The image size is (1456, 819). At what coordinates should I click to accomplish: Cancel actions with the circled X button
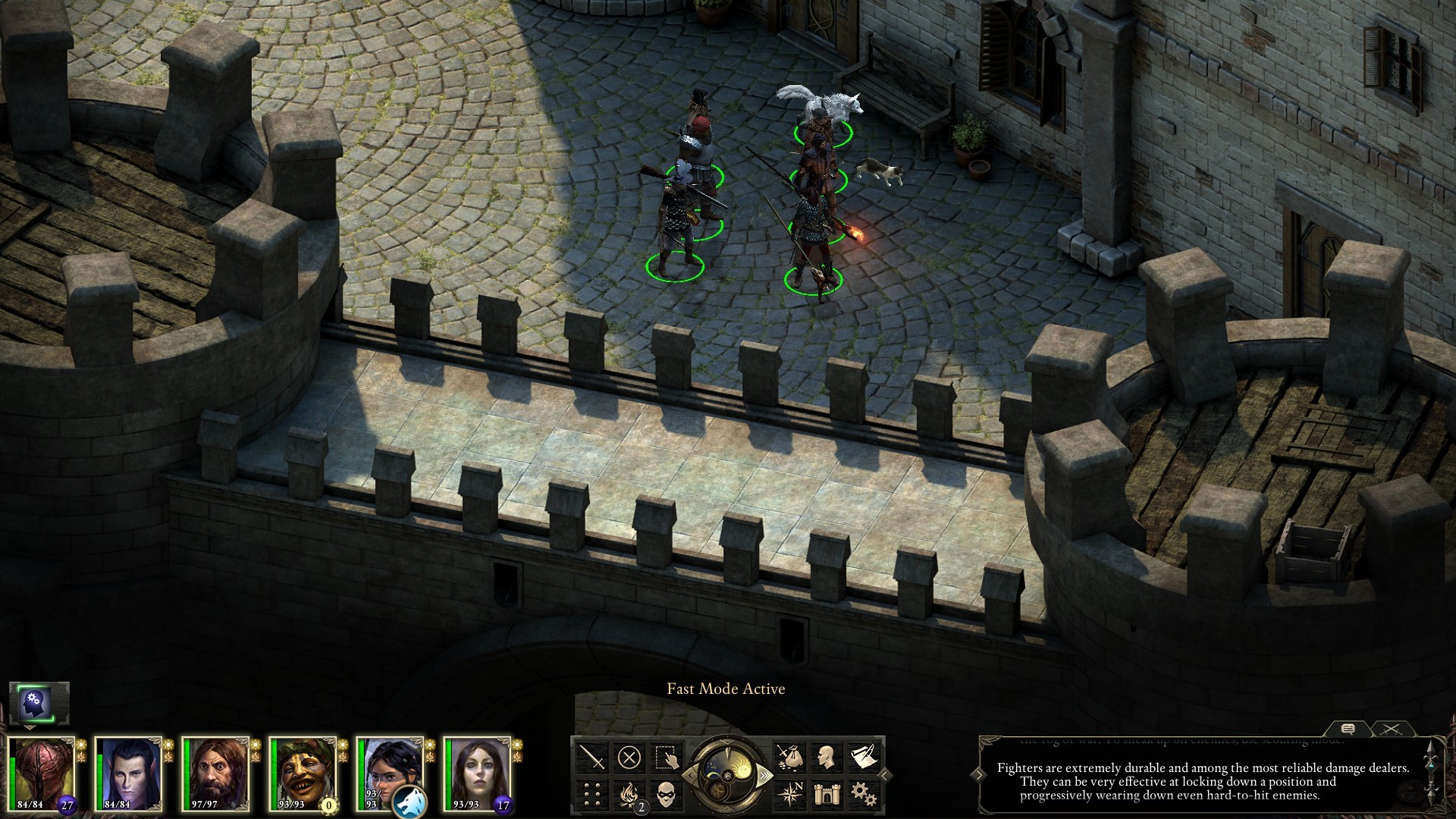coord(629,757)
